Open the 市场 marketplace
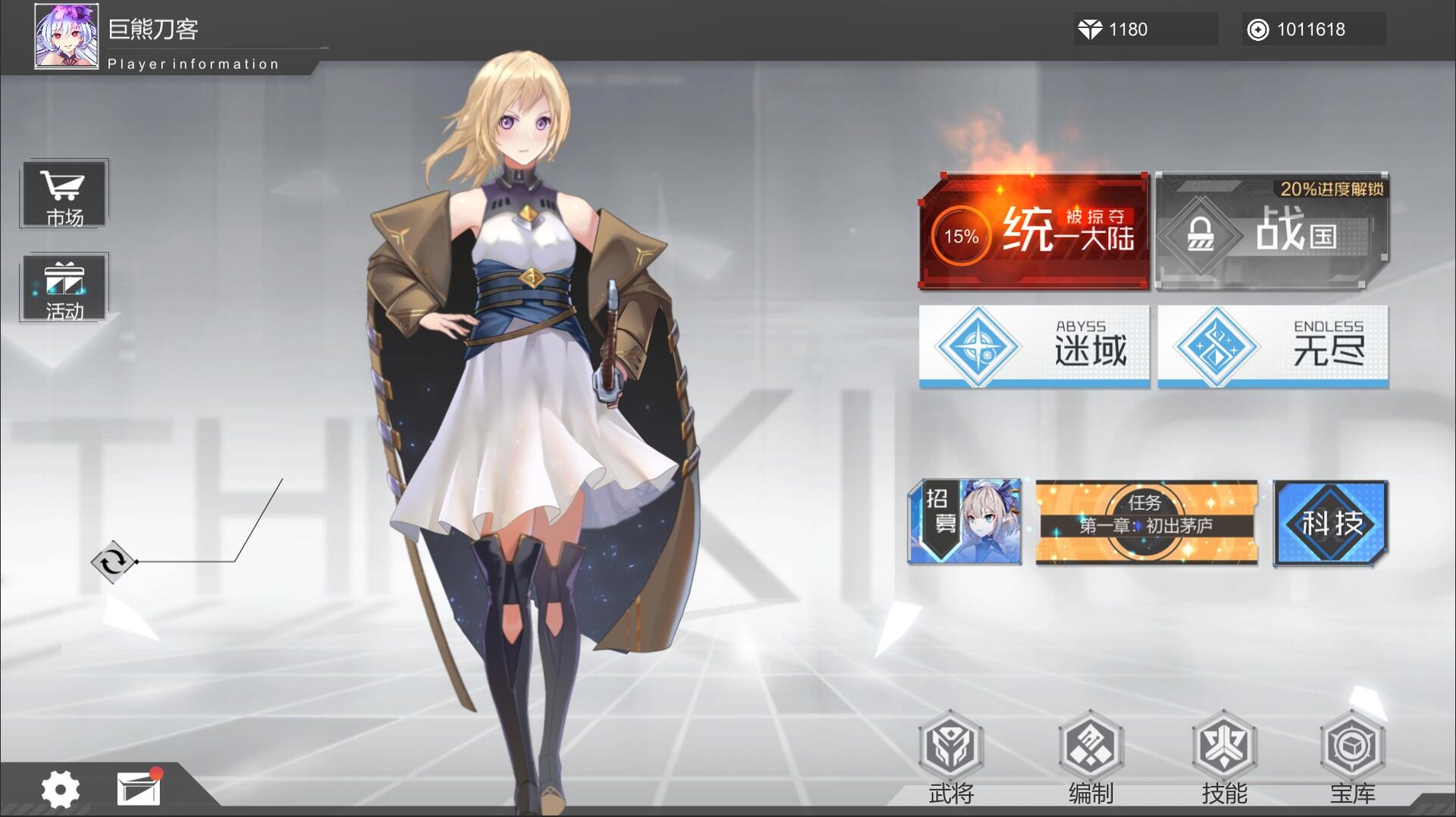 point(64,193)
